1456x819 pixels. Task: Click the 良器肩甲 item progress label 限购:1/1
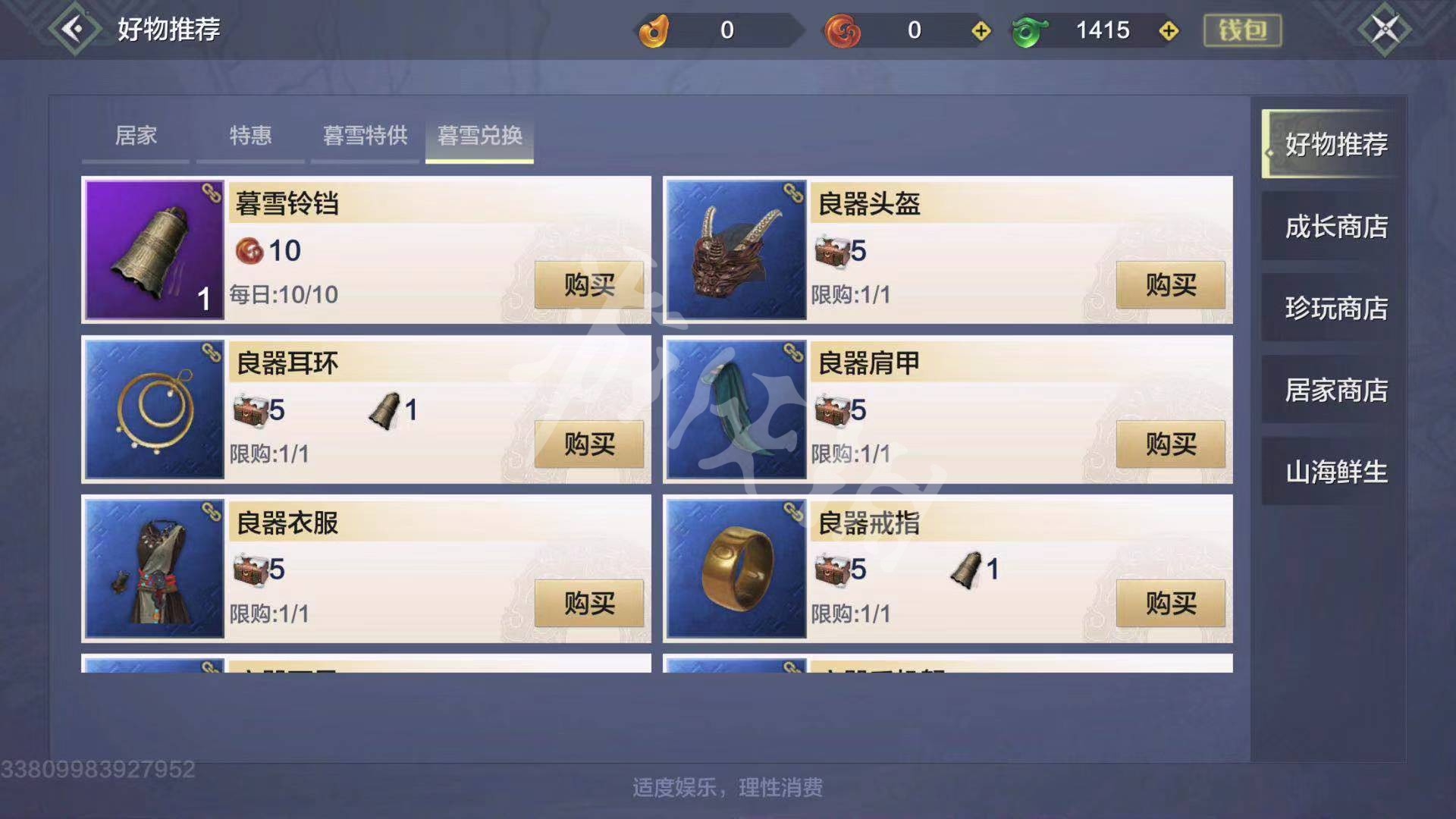[849, 451]
